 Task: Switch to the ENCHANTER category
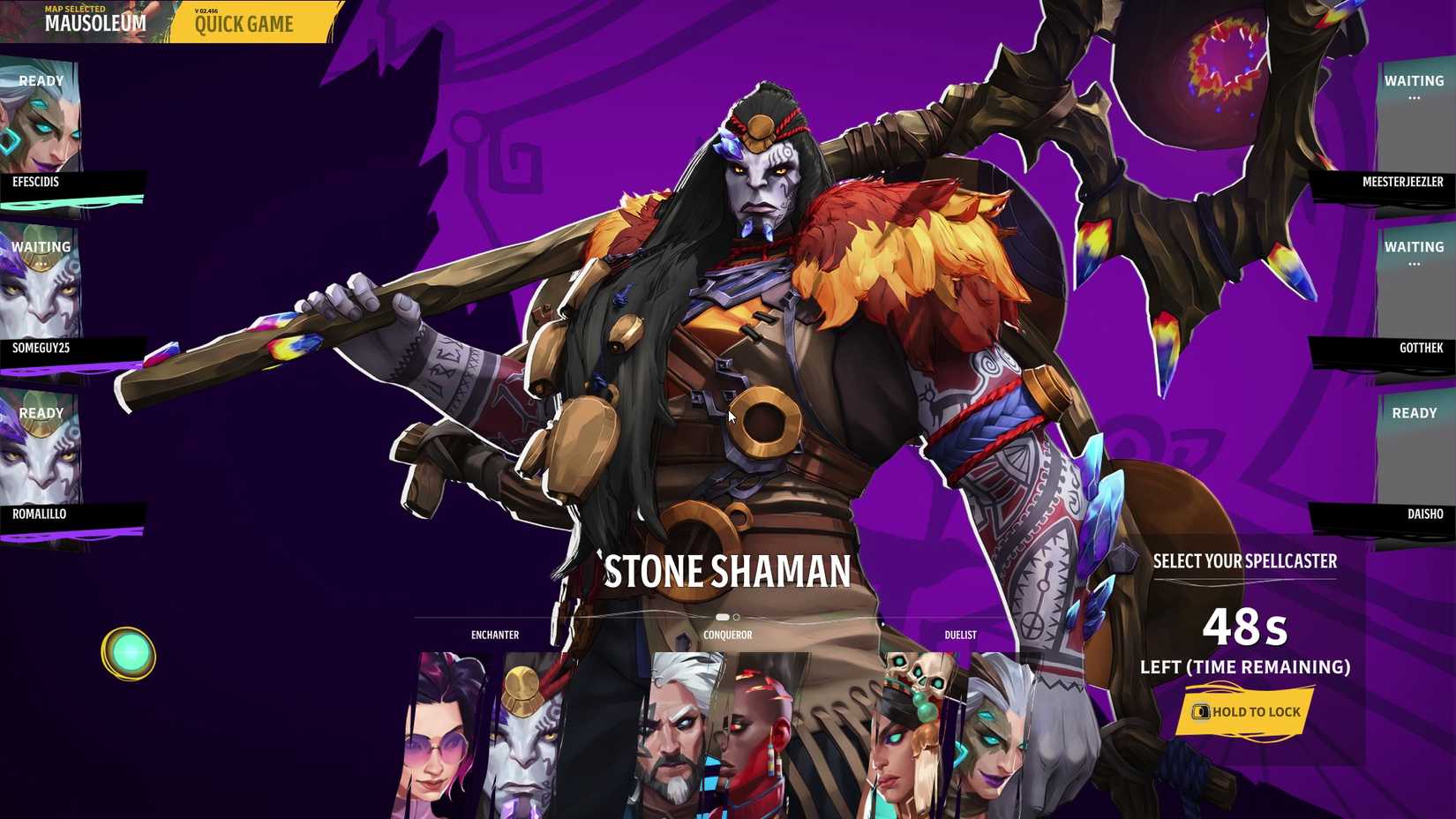click(494, 634)
